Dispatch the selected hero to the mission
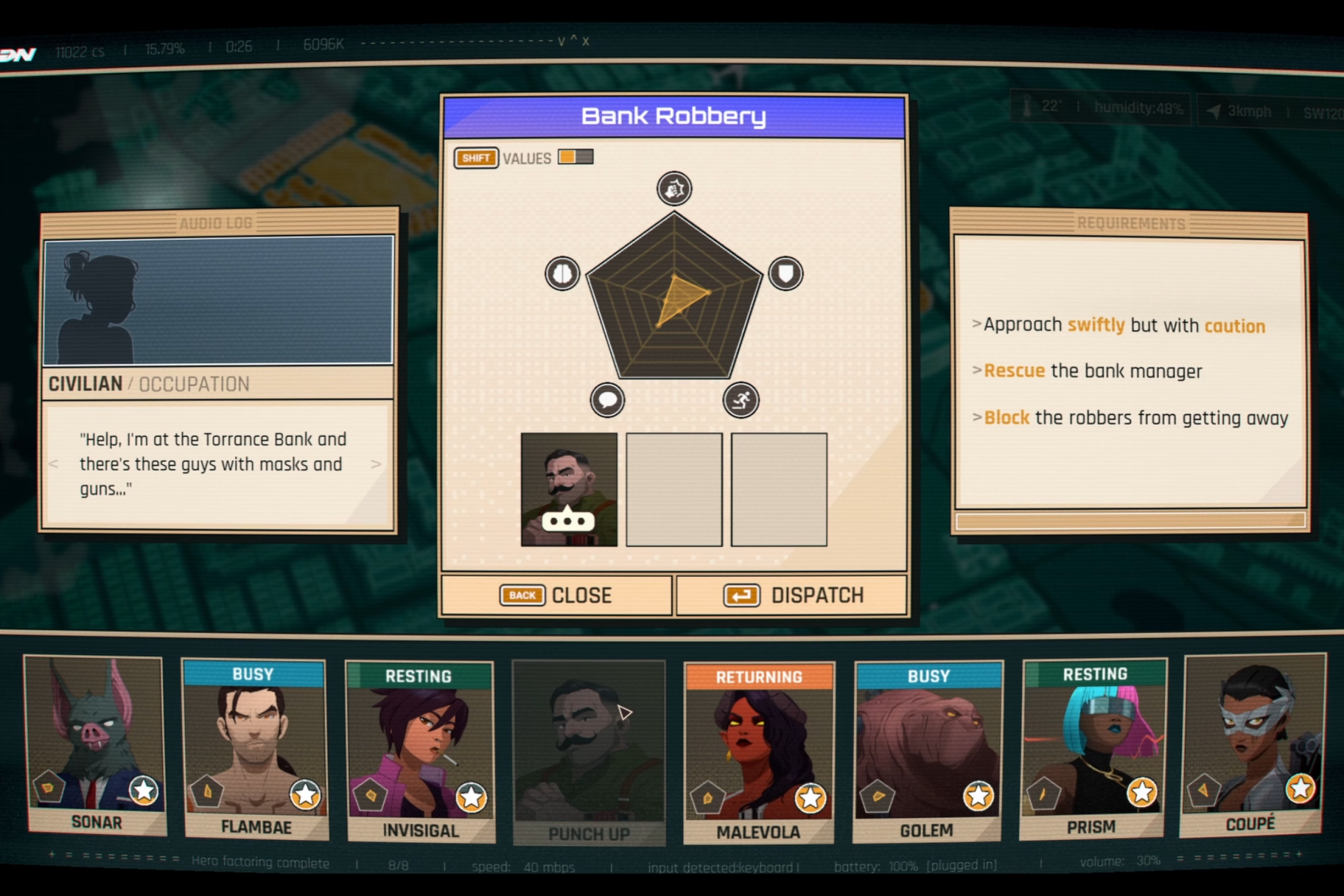This screenshot has width=1344, height=896. click(x=792, y=595)
